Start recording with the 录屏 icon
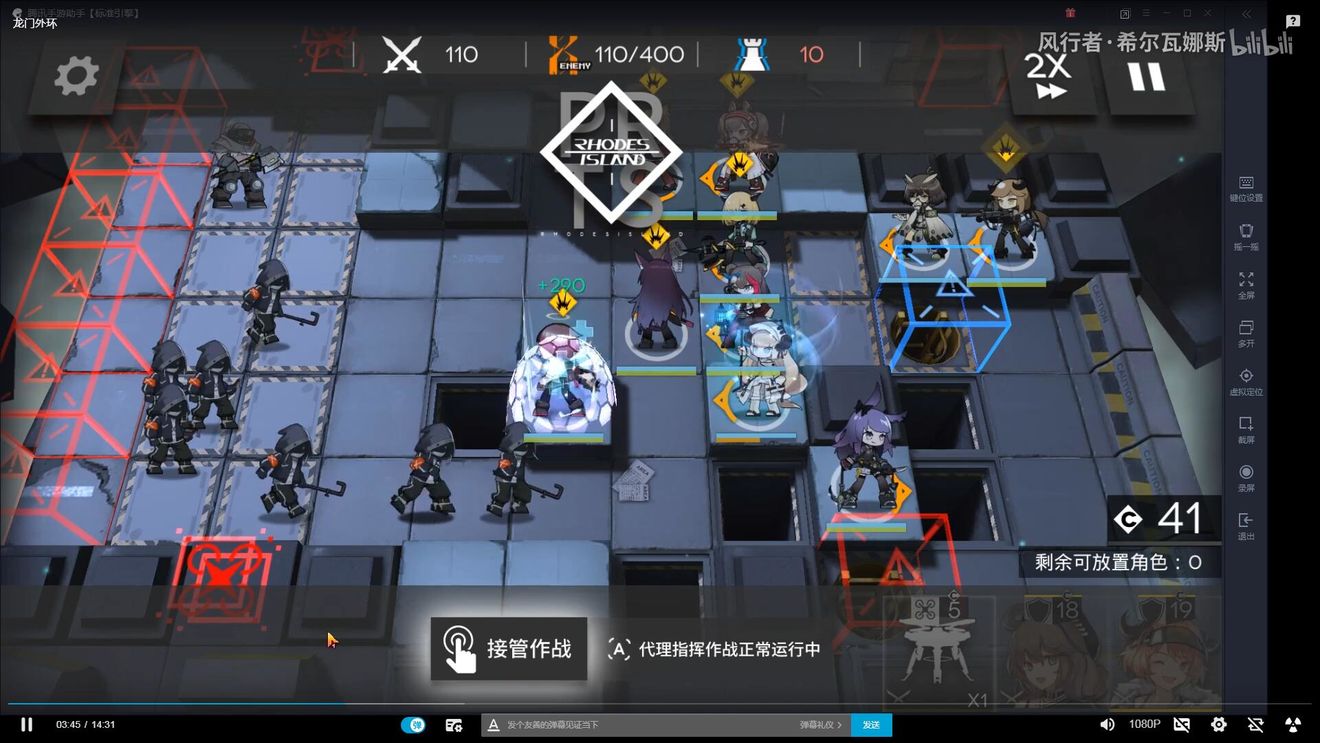The image size is (1320, 743). click(1246, 477)
